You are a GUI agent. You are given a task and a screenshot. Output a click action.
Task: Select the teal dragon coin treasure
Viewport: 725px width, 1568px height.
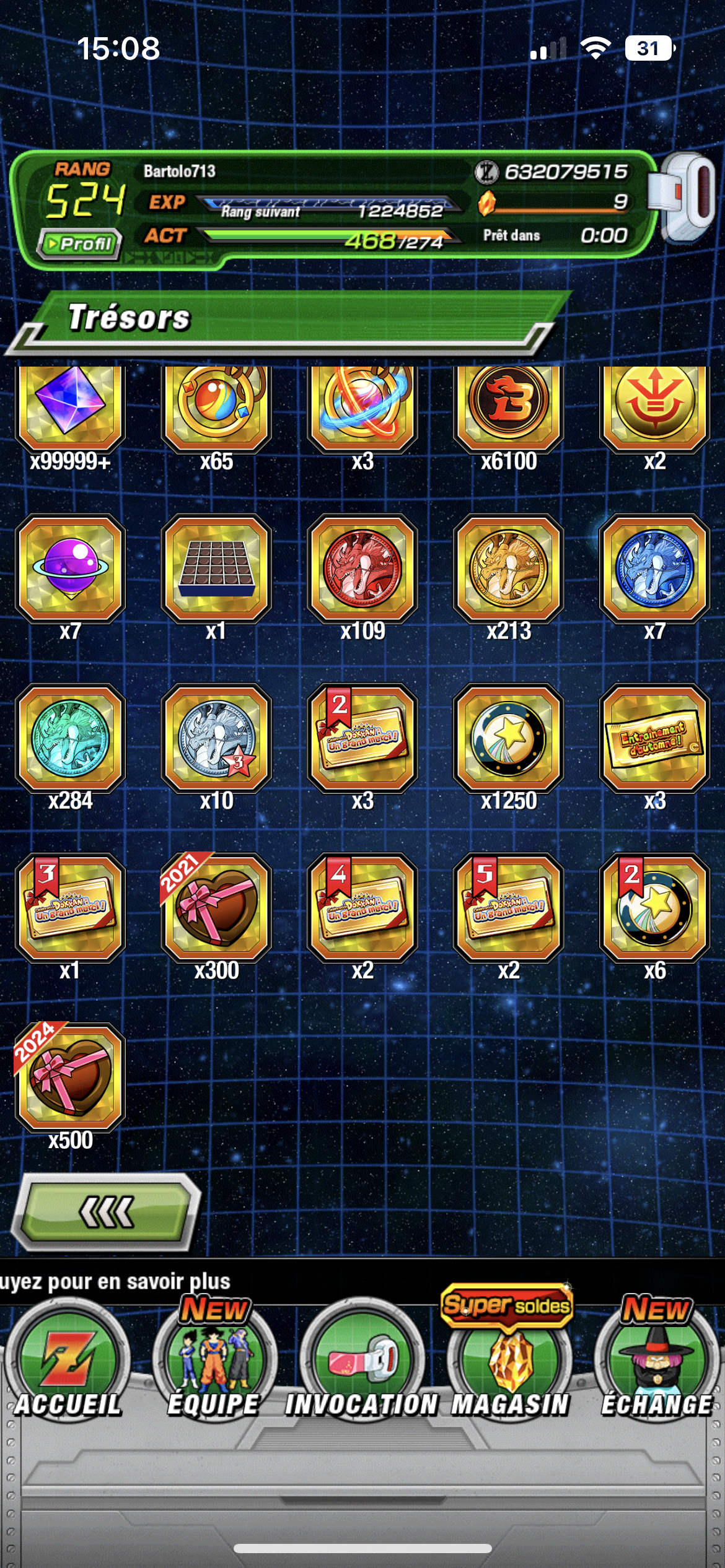[x=71, y=738]
